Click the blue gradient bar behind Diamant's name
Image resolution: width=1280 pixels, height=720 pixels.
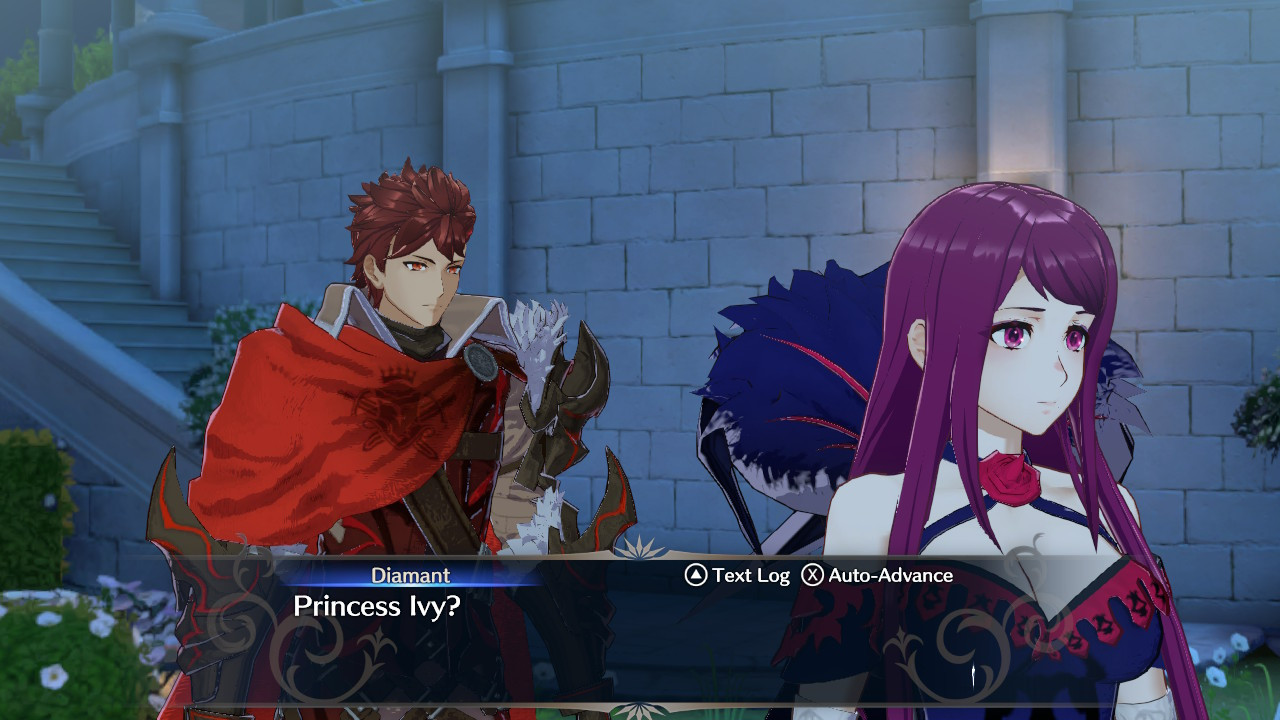point(411,575)
